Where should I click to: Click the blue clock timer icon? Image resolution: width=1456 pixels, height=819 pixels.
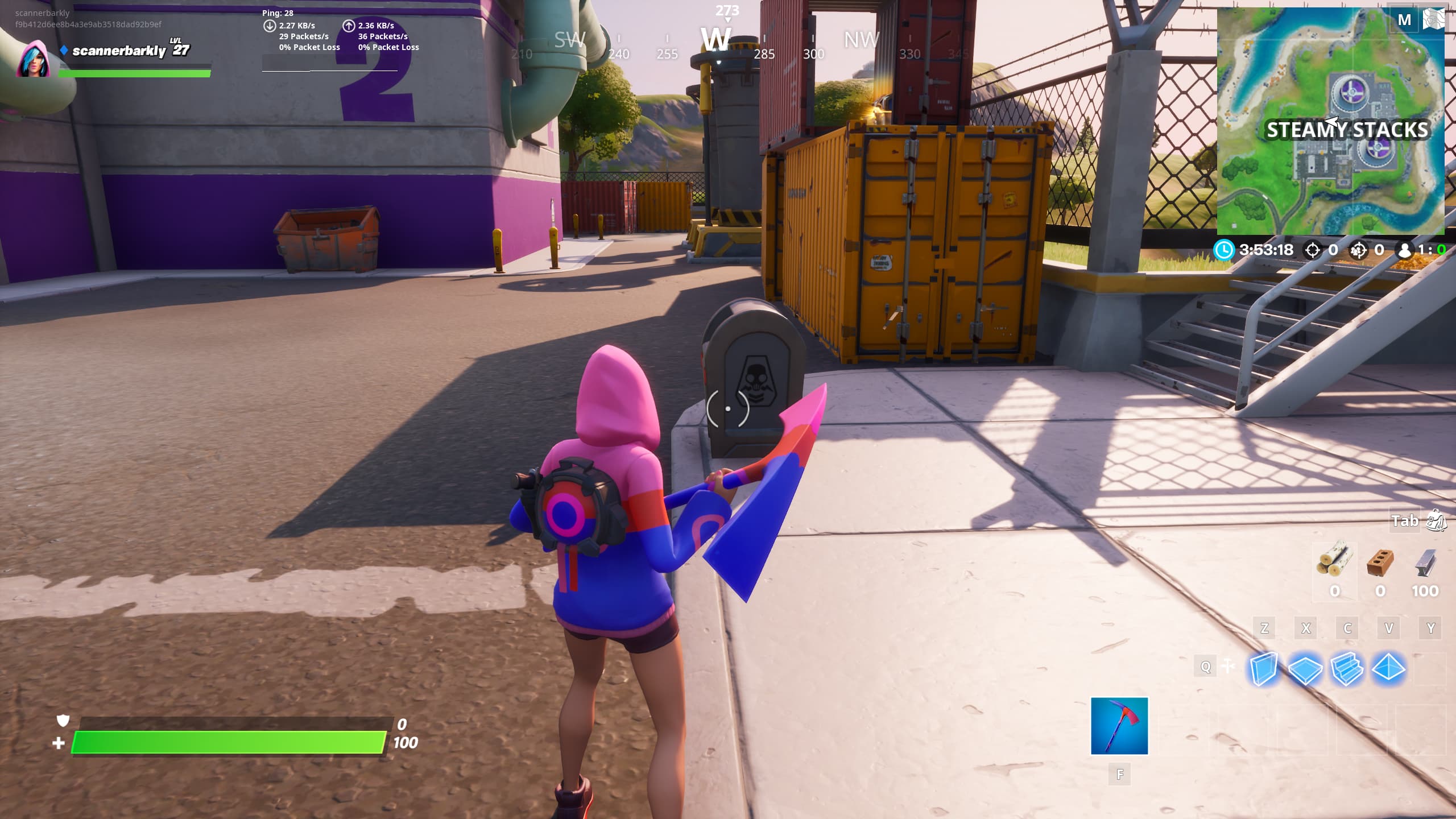tap(1224, 250)
